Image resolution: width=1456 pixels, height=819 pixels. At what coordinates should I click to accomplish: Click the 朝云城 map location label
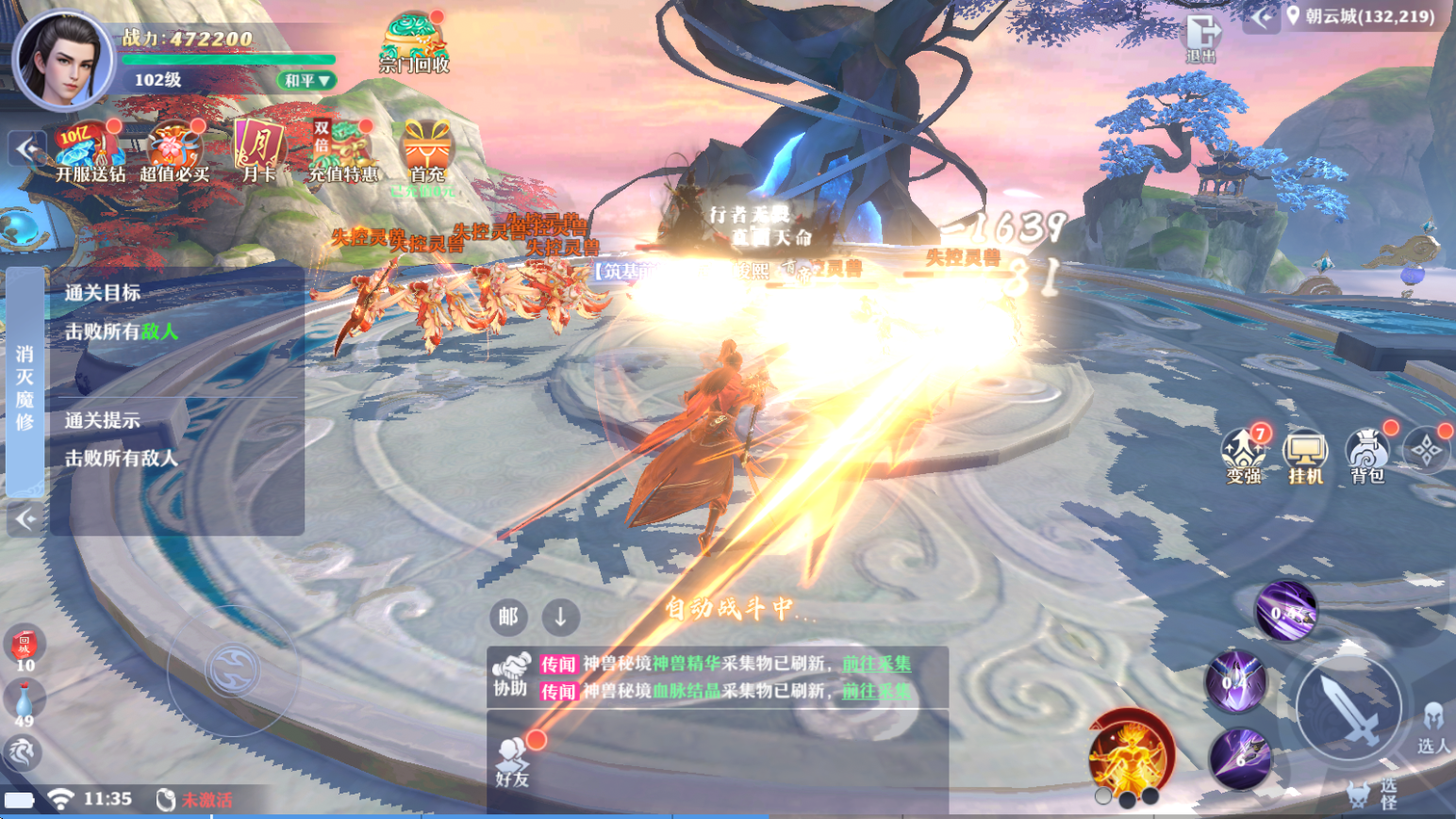pyautogui.click(x=1368, y=16)
